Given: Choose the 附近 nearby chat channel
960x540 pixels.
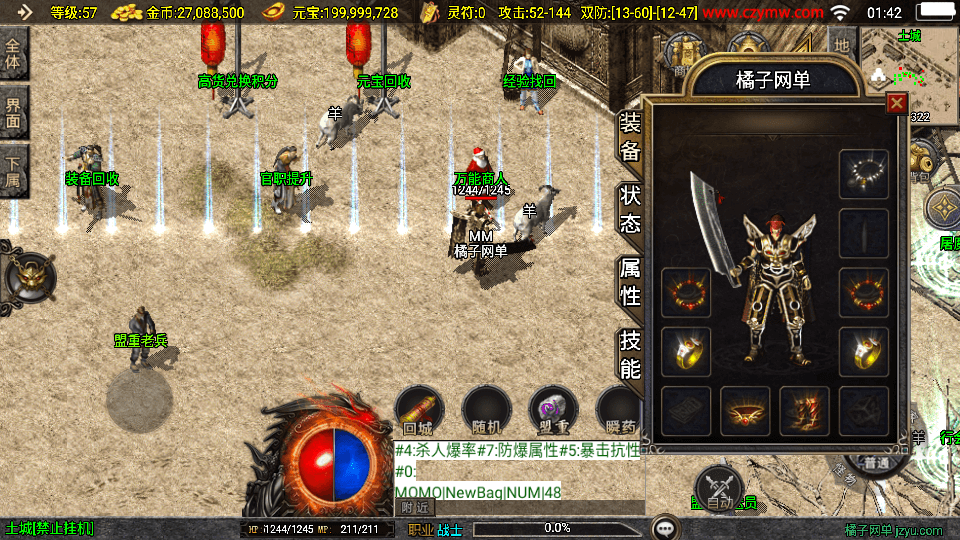Looking at the screenshot, I should pos(416,508).
